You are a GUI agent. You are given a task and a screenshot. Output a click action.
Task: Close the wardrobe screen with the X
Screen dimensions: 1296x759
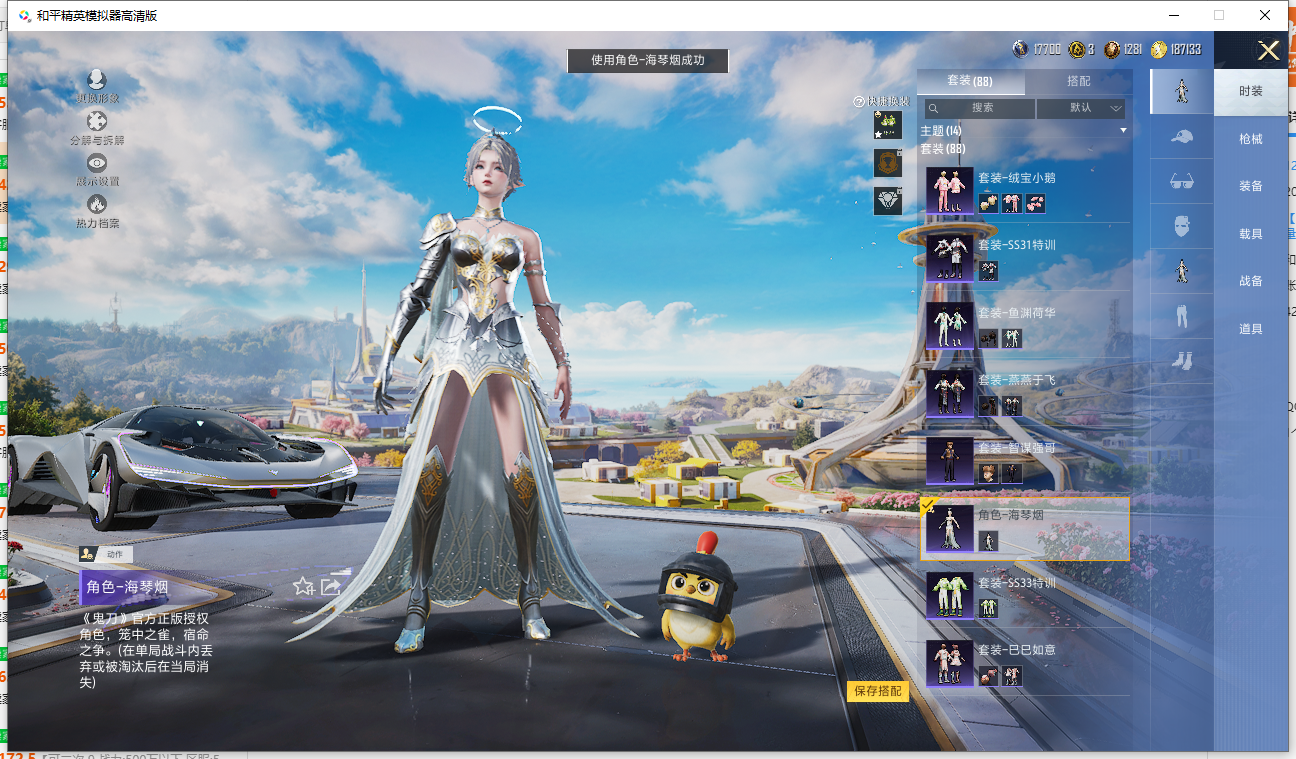coord(1268,51)
